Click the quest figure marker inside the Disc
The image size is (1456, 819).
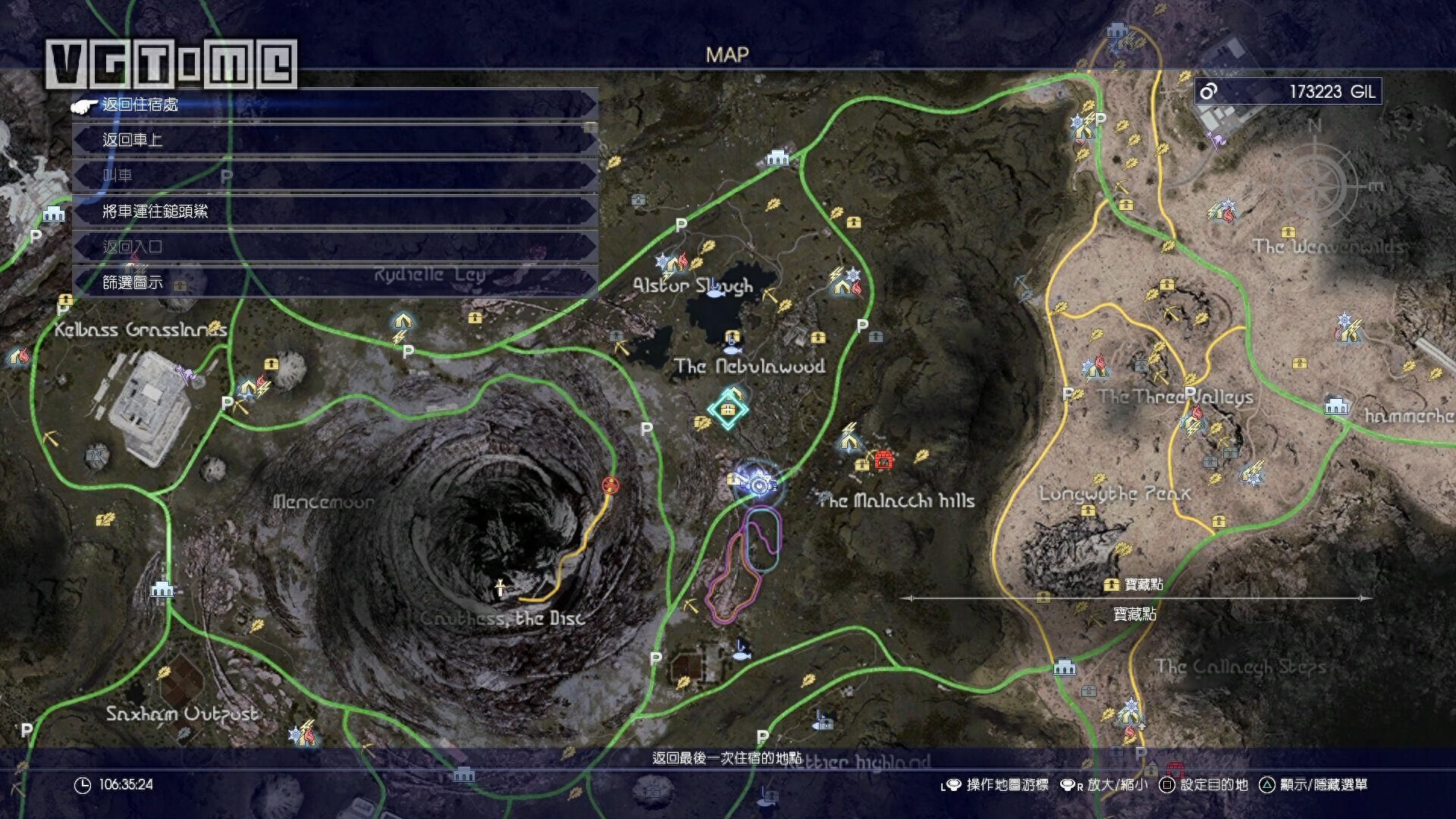[500, 588]
